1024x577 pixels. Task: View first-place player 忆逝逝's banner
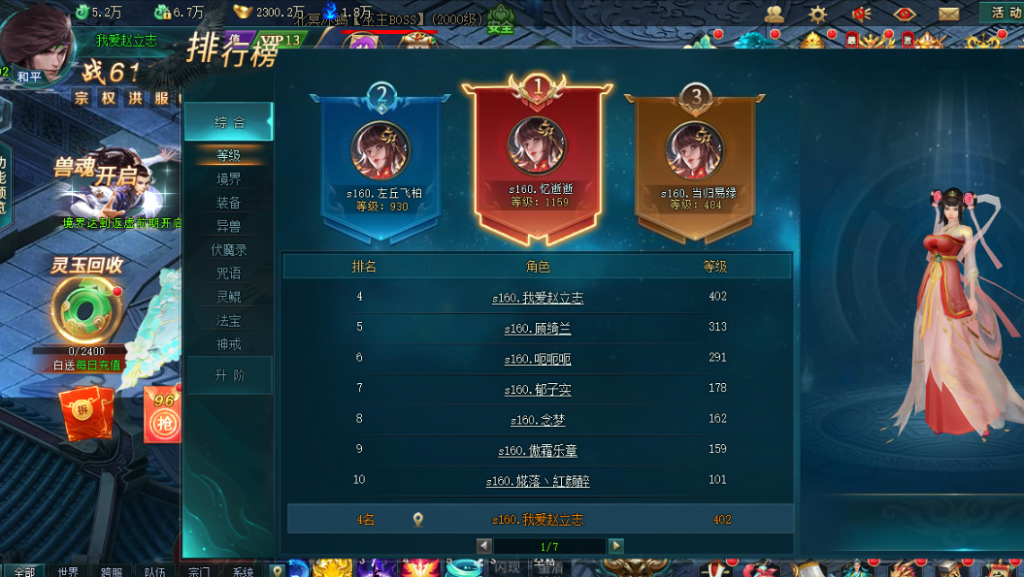[538, 160]
